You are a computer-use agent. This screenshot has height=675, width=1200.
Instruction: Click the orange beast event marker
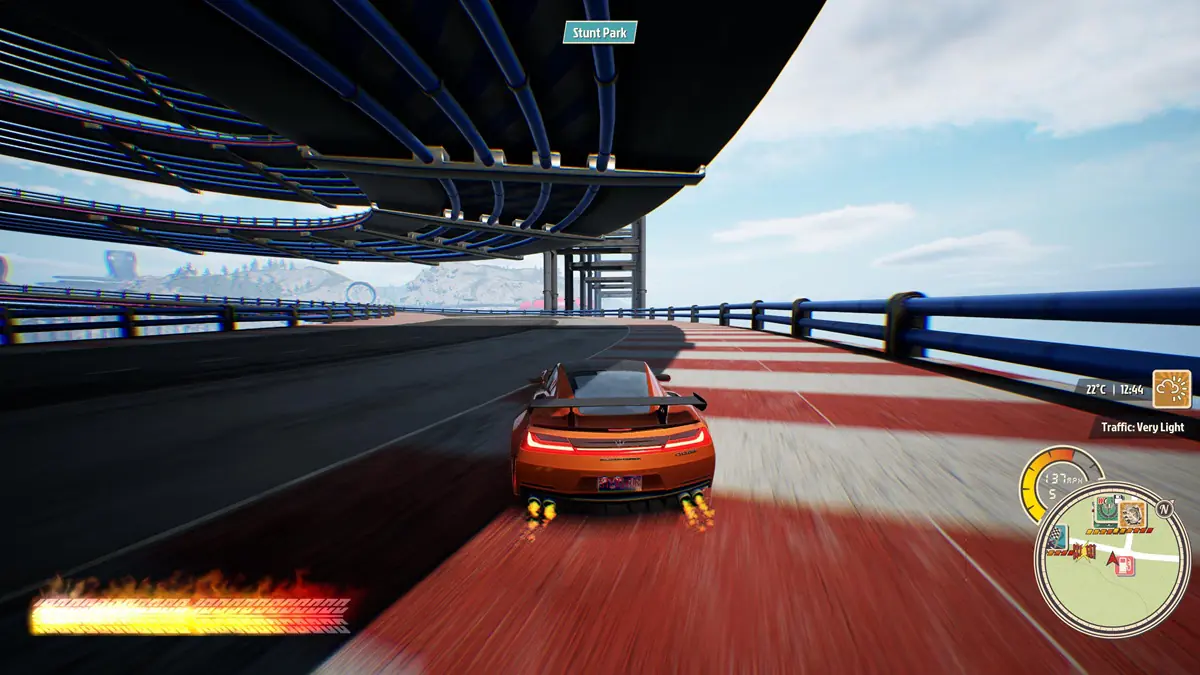coord(1132,515)
